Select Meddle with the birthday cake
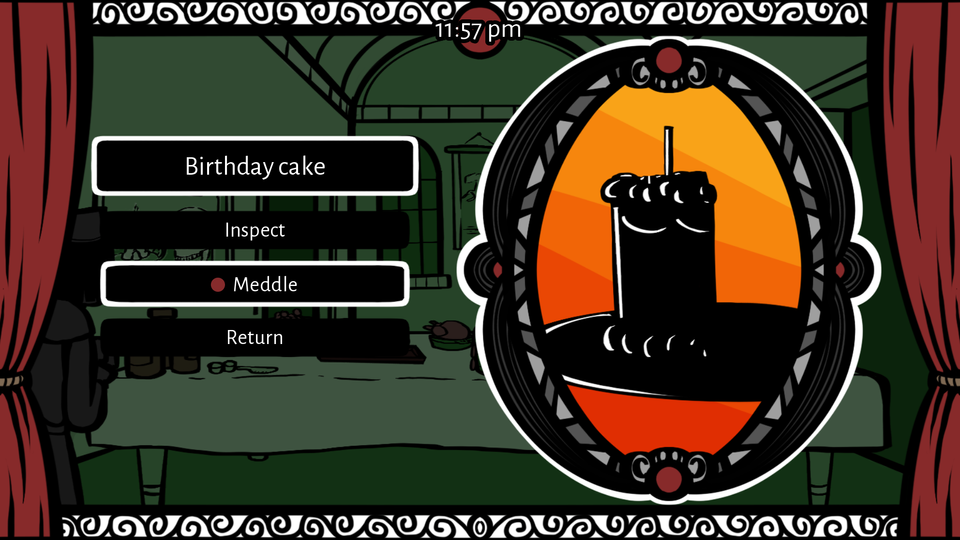 pyautogui.click(x=255, y=285)
